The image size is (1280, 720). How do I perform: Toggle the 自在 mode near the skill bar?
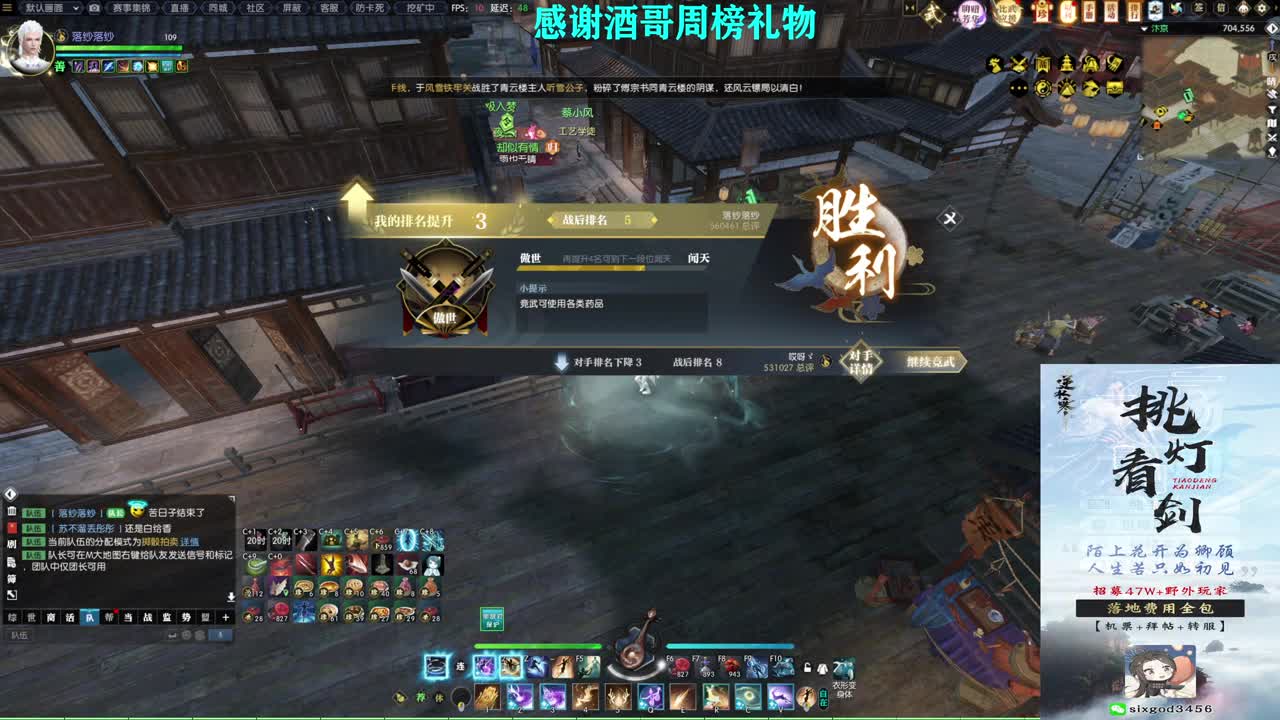coord(823,698)
